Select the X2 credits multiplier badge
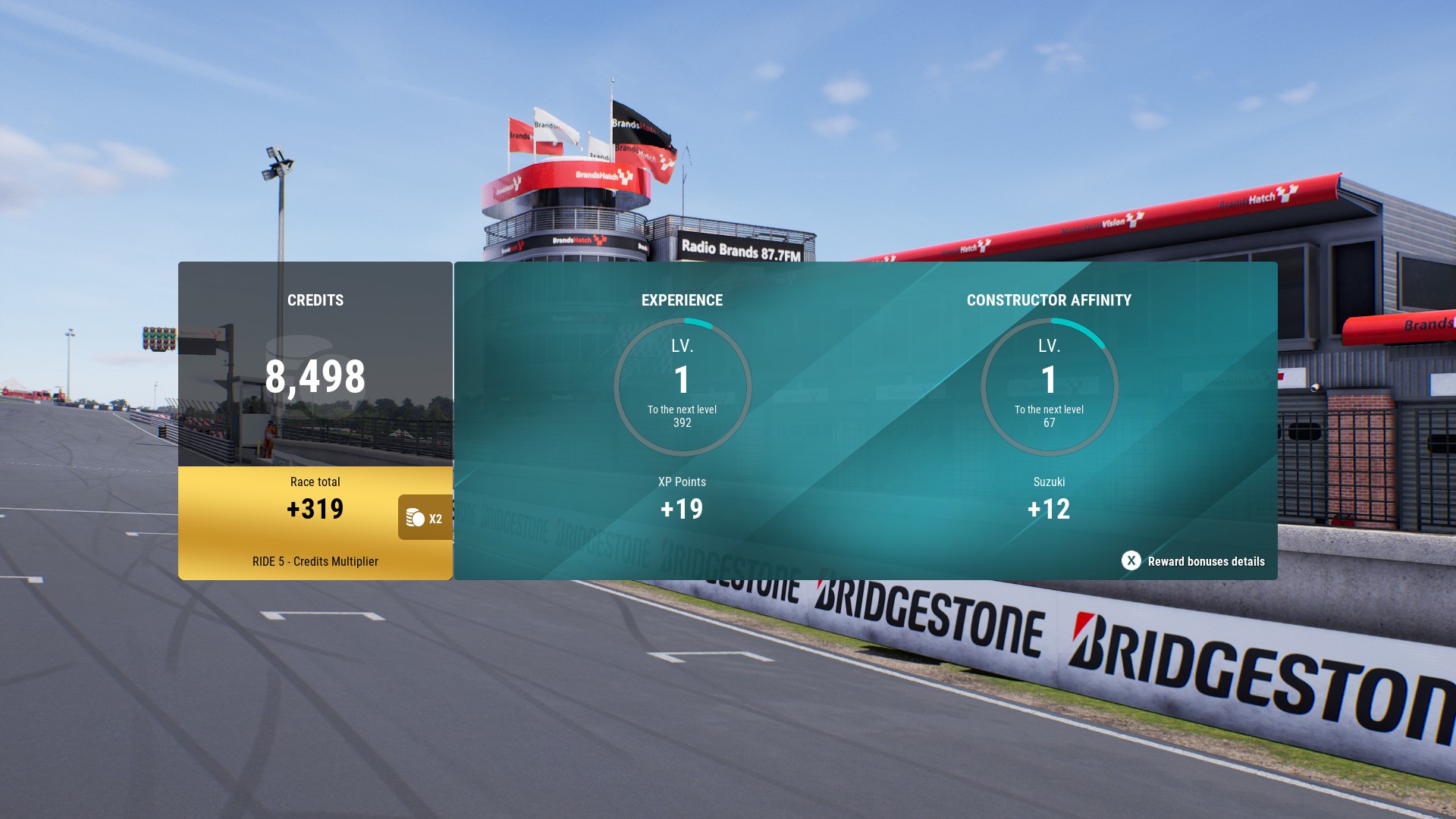 tap(425, 518)
